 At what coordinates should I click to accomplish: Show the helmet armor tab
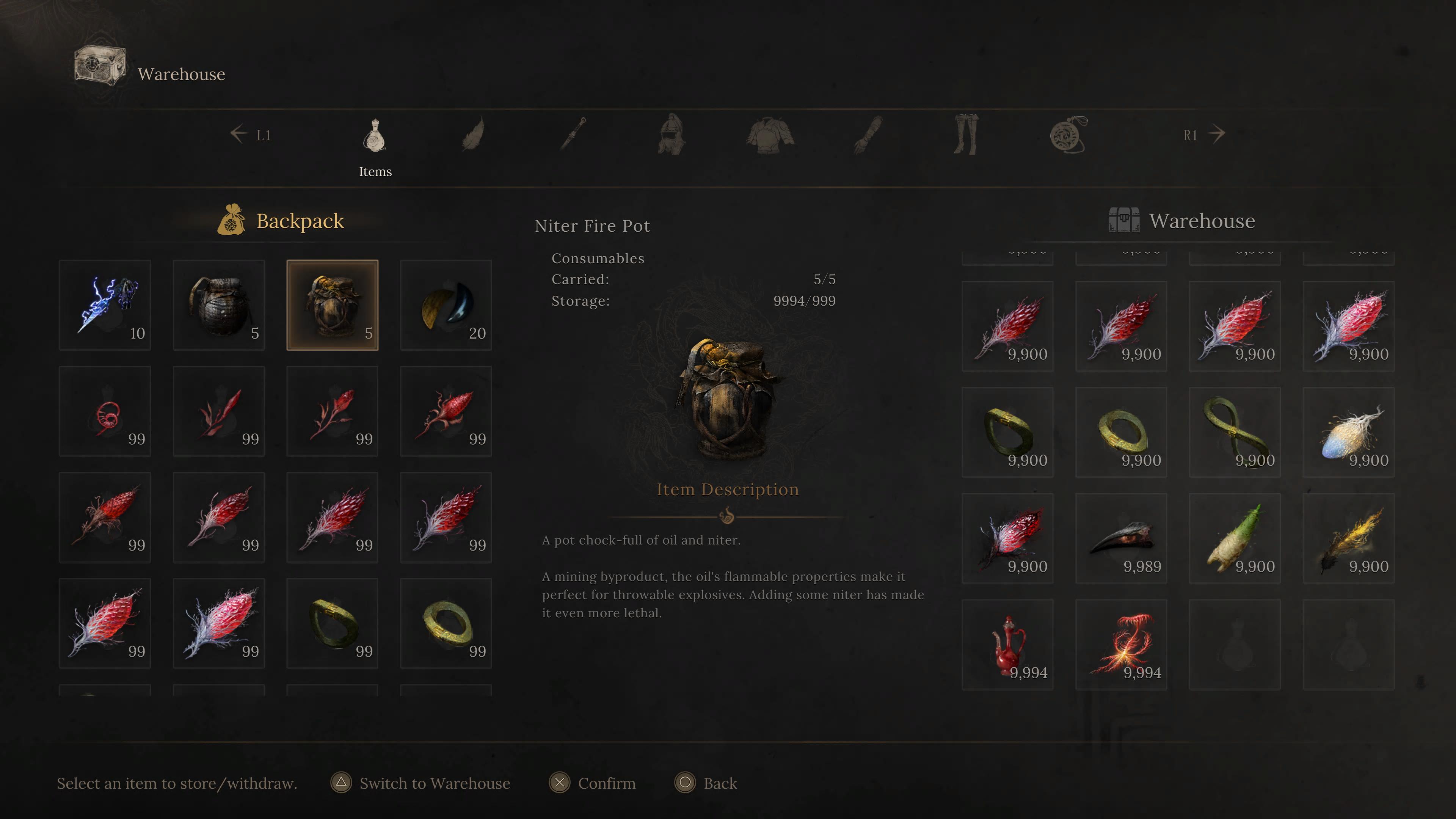click(671, 135)
